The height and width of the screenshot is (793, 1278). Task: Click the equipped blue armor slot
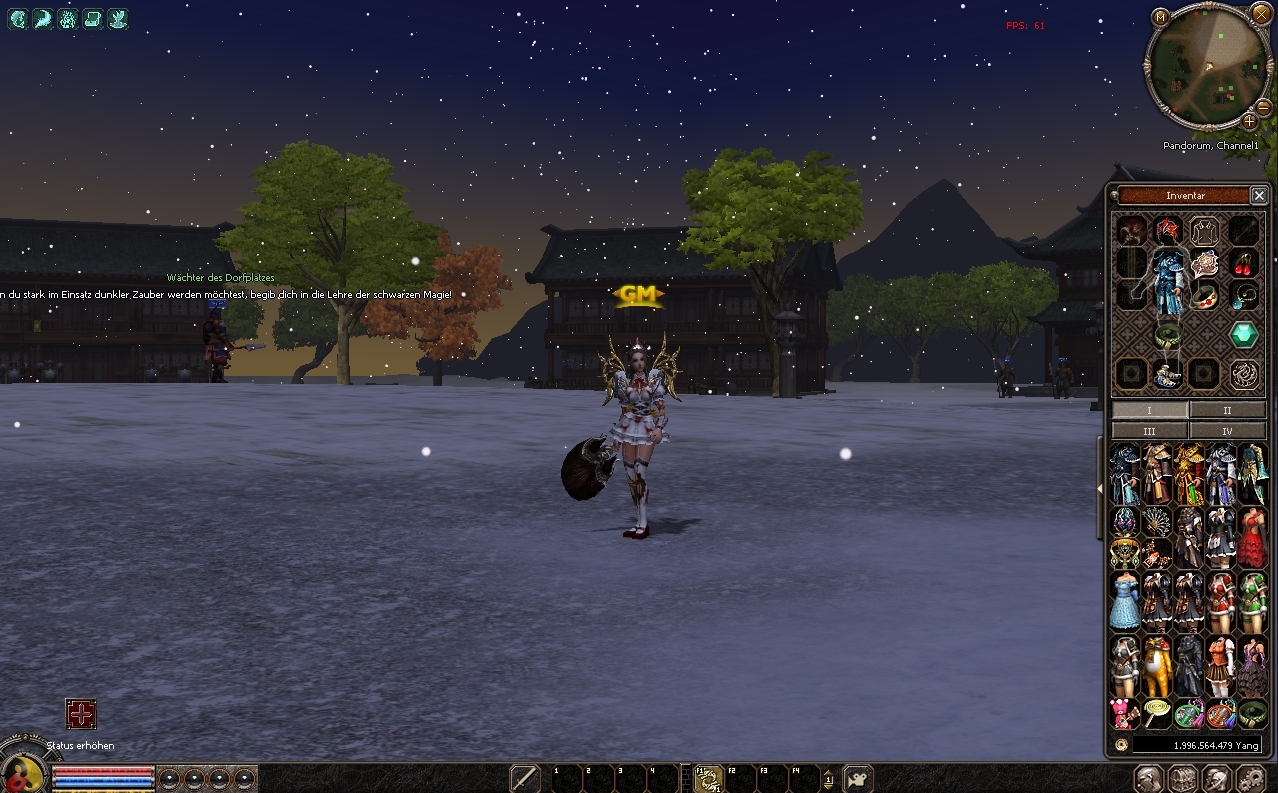coord(1168,282)
